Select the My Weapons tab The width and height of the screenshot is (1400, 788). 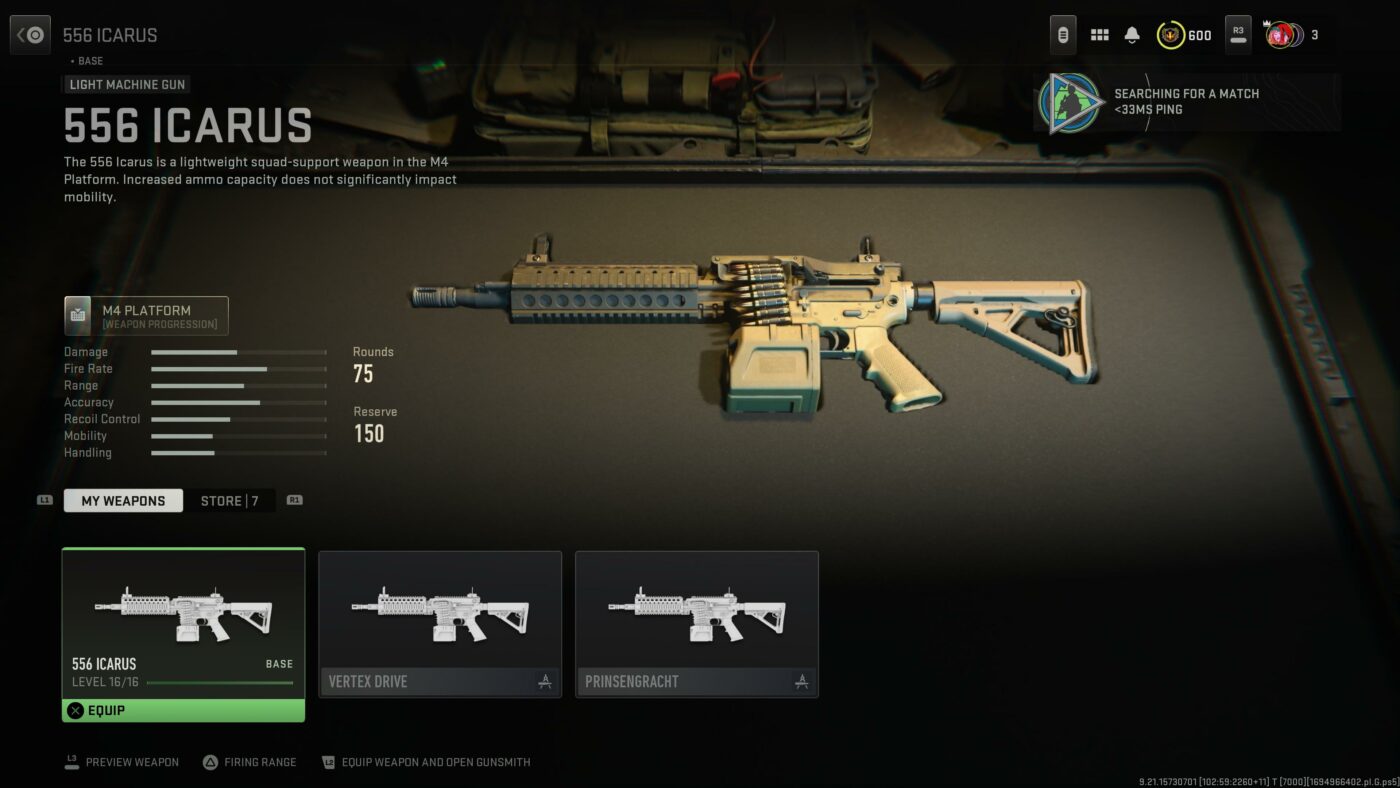[x=123, y=500]
